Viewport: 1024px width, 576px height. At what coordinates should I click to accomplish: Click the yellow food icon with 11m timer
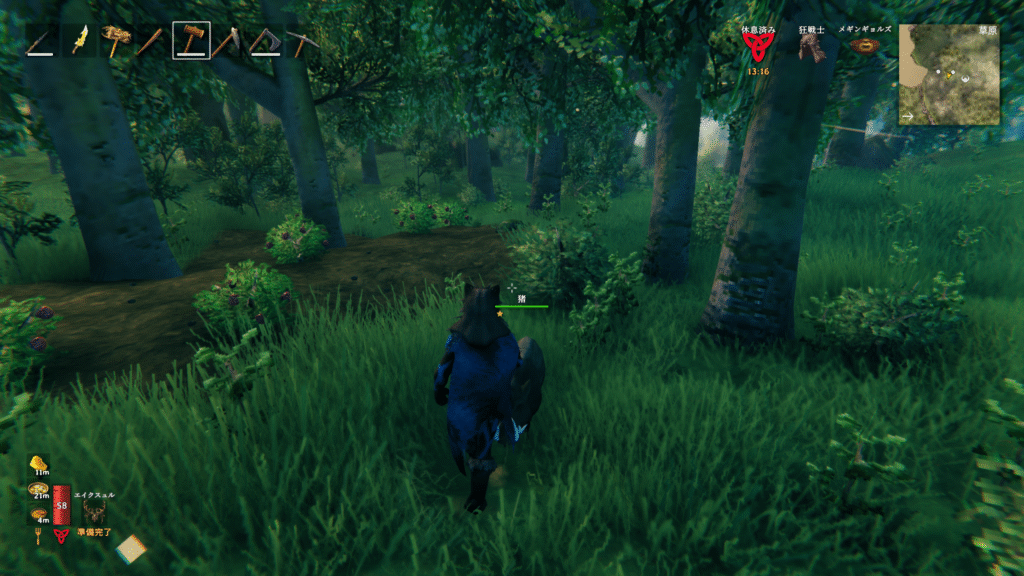click(x=40, y=463)
